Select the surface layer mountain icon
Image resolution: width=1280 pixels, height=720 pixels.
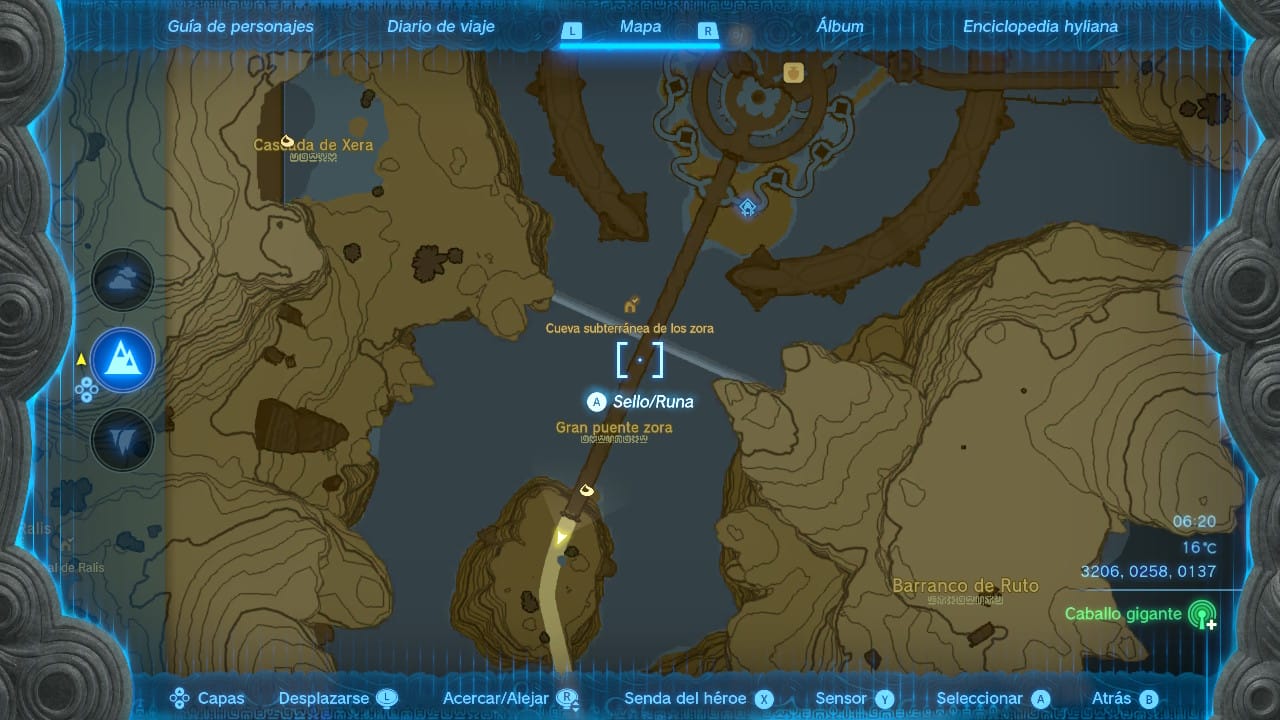[x=123, y=360]
